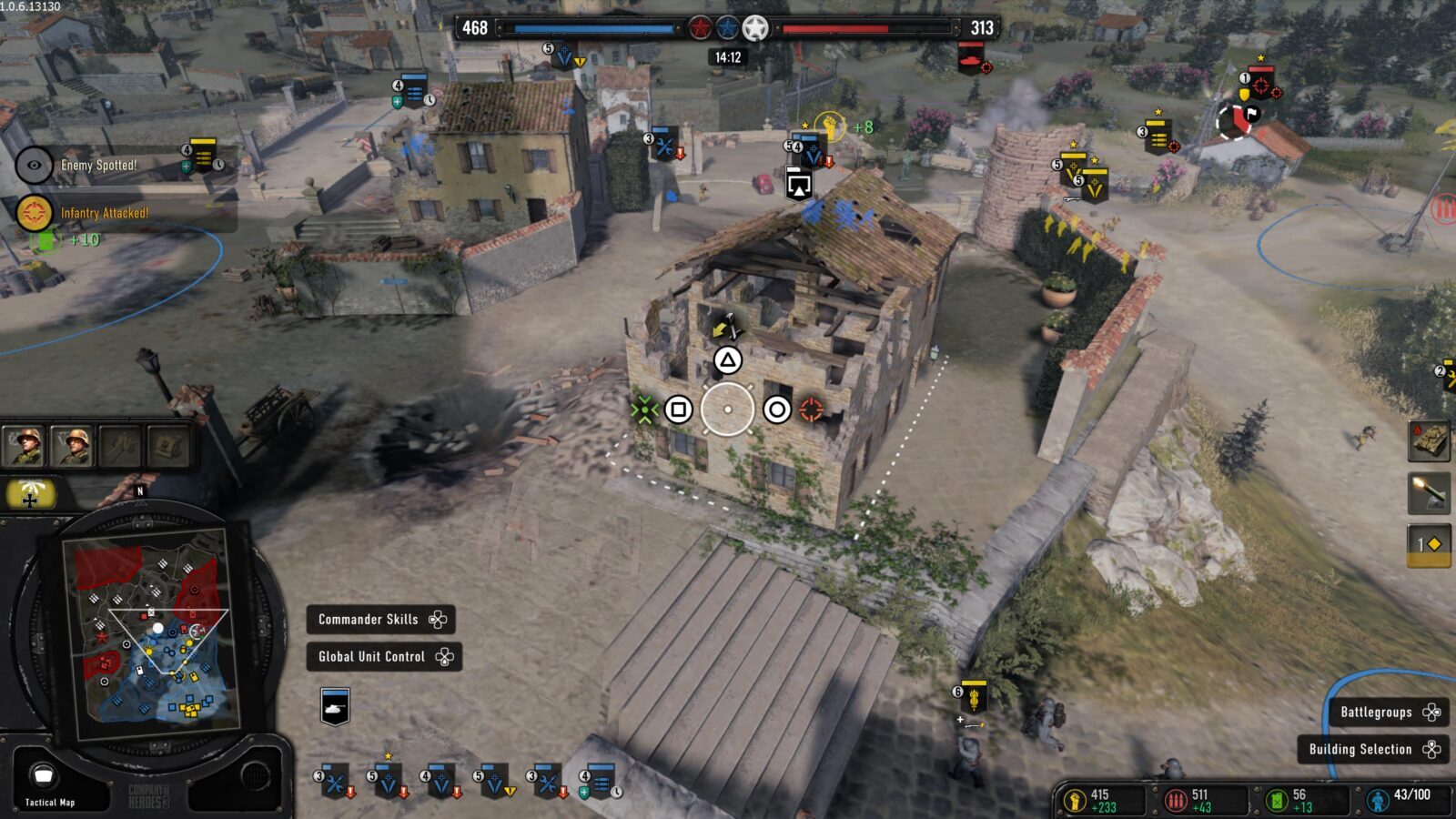Select the enemy tank marker

972,58
